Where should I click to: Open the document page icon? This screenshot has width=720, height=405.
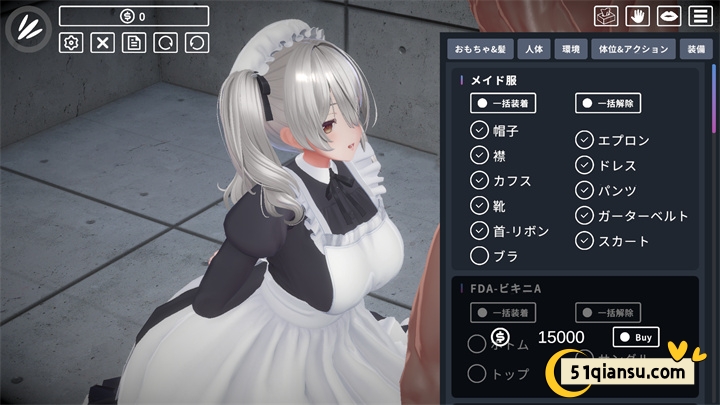[x=132, y=42]
